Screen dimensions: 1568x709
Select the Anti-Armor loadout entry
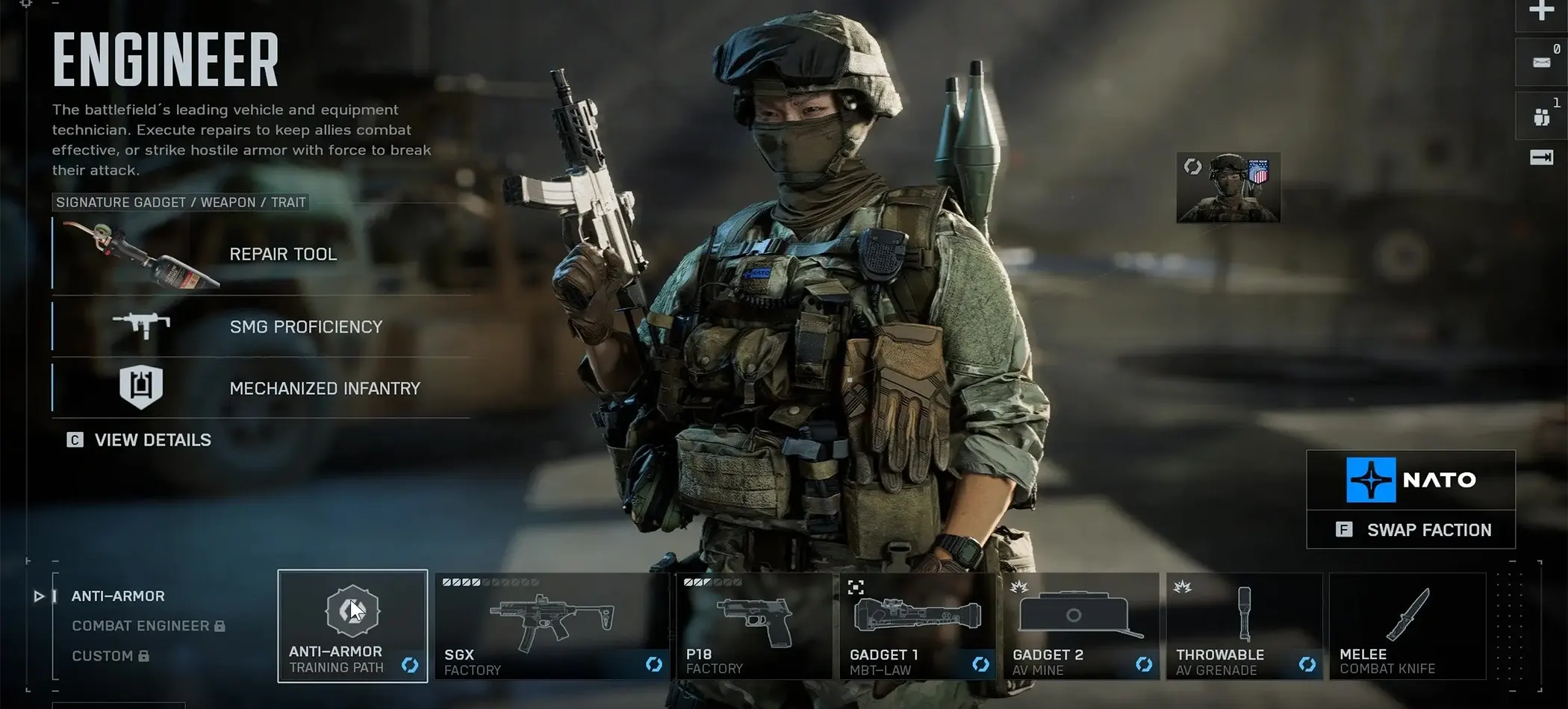tap(118, 596)
